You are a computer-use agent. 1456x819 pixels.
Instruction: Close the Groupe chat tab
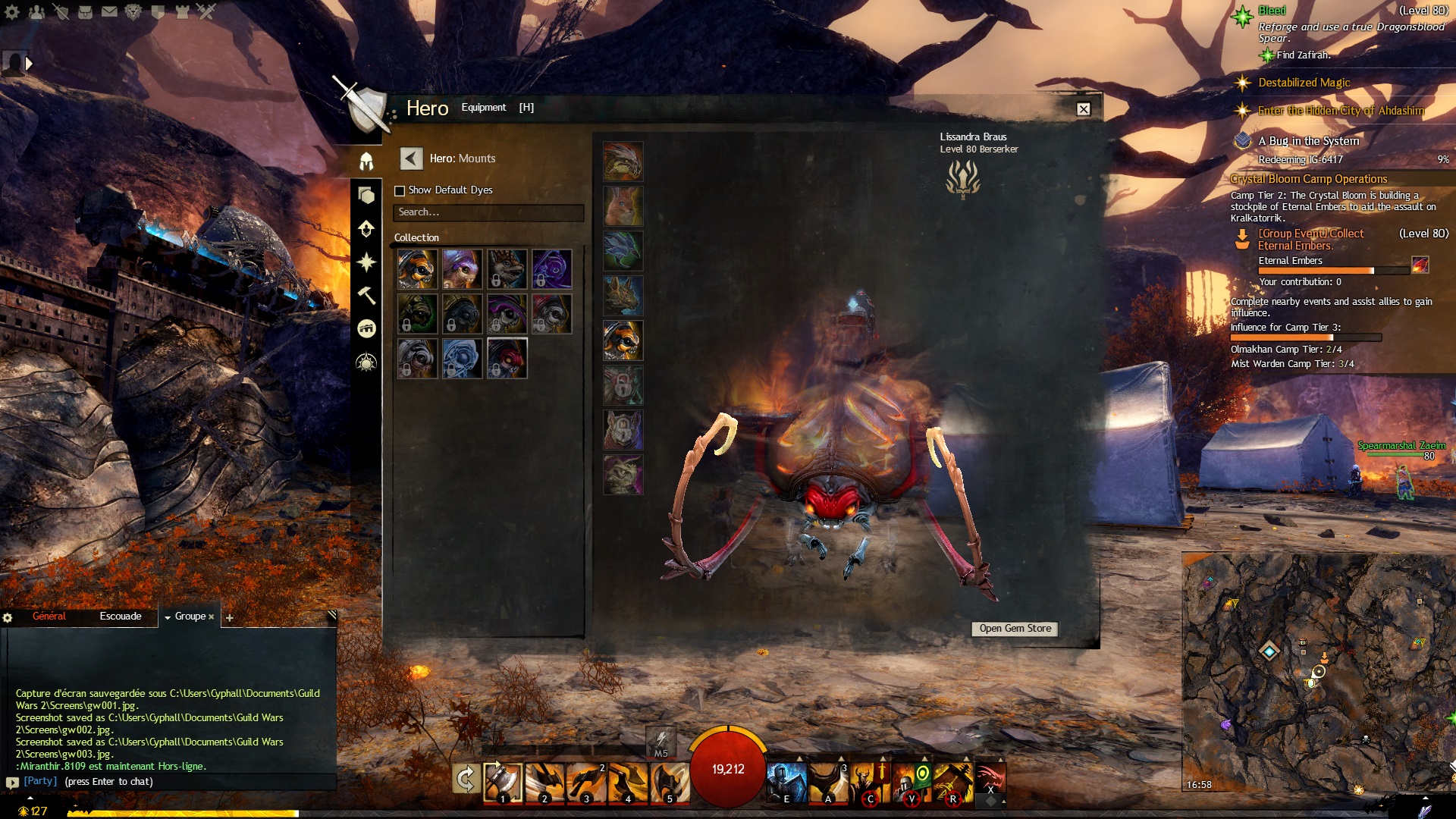click(211, 617)
